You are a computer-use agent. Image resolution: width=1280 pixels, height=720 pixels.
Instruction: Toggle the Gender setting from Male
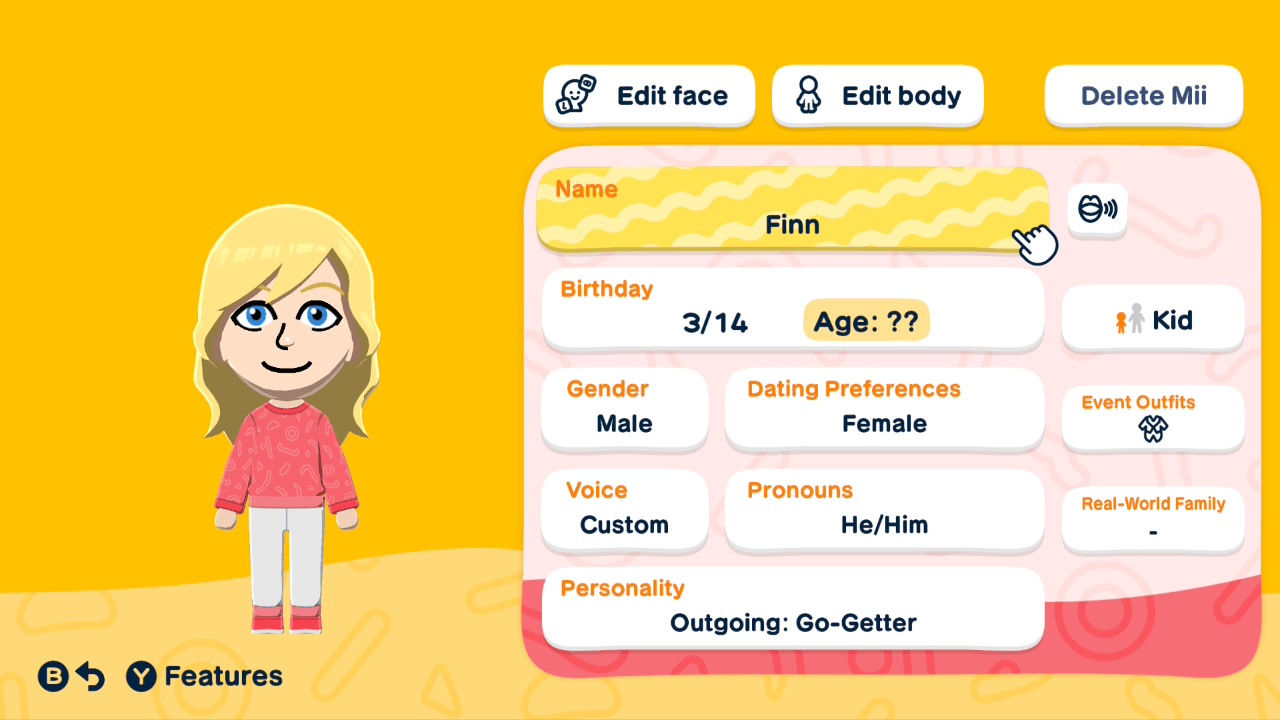[x=624, y=408]
